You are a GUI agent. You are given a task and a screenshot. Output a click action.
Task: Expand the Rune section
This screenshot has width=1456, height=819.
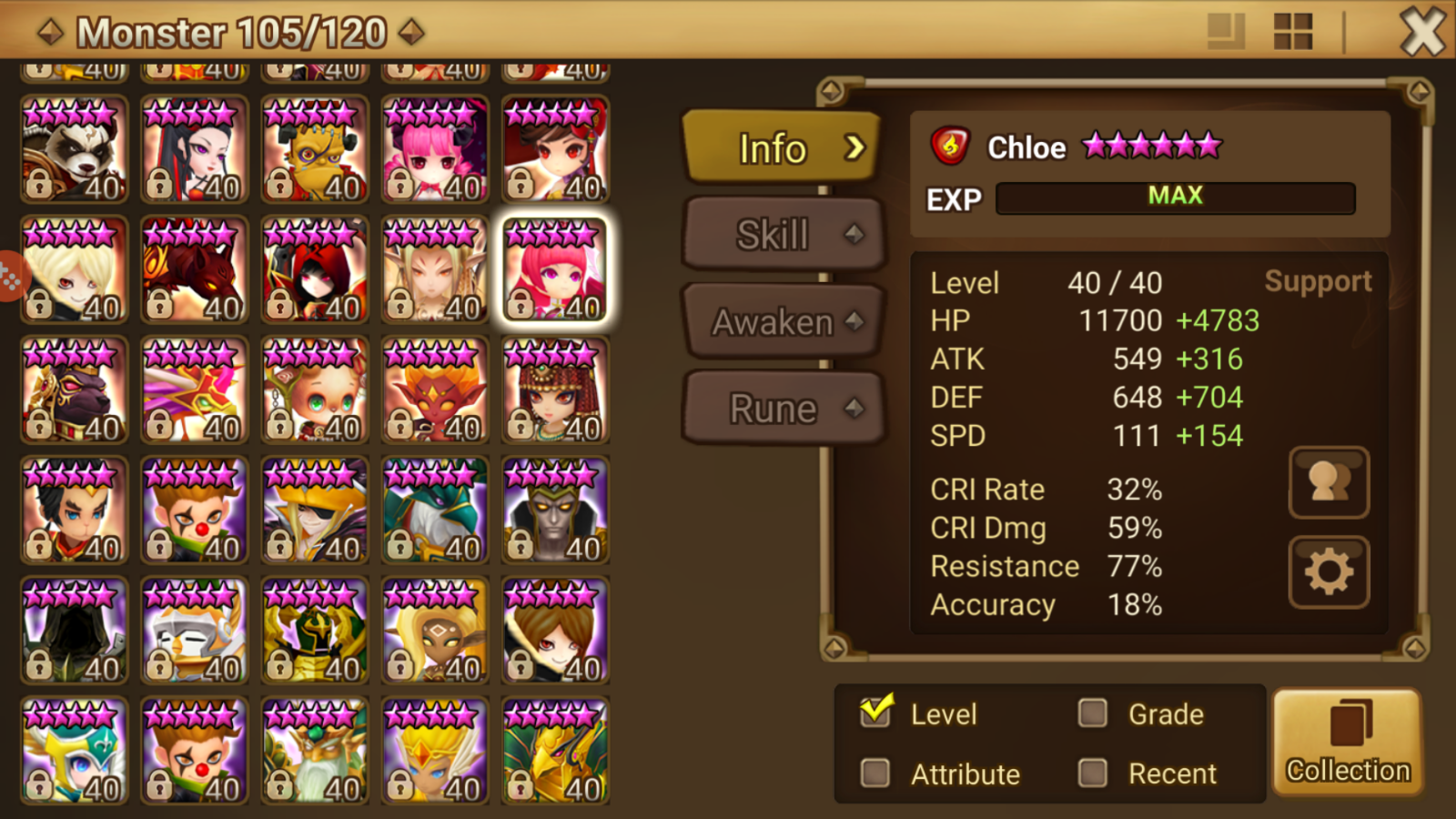[781, 408]
